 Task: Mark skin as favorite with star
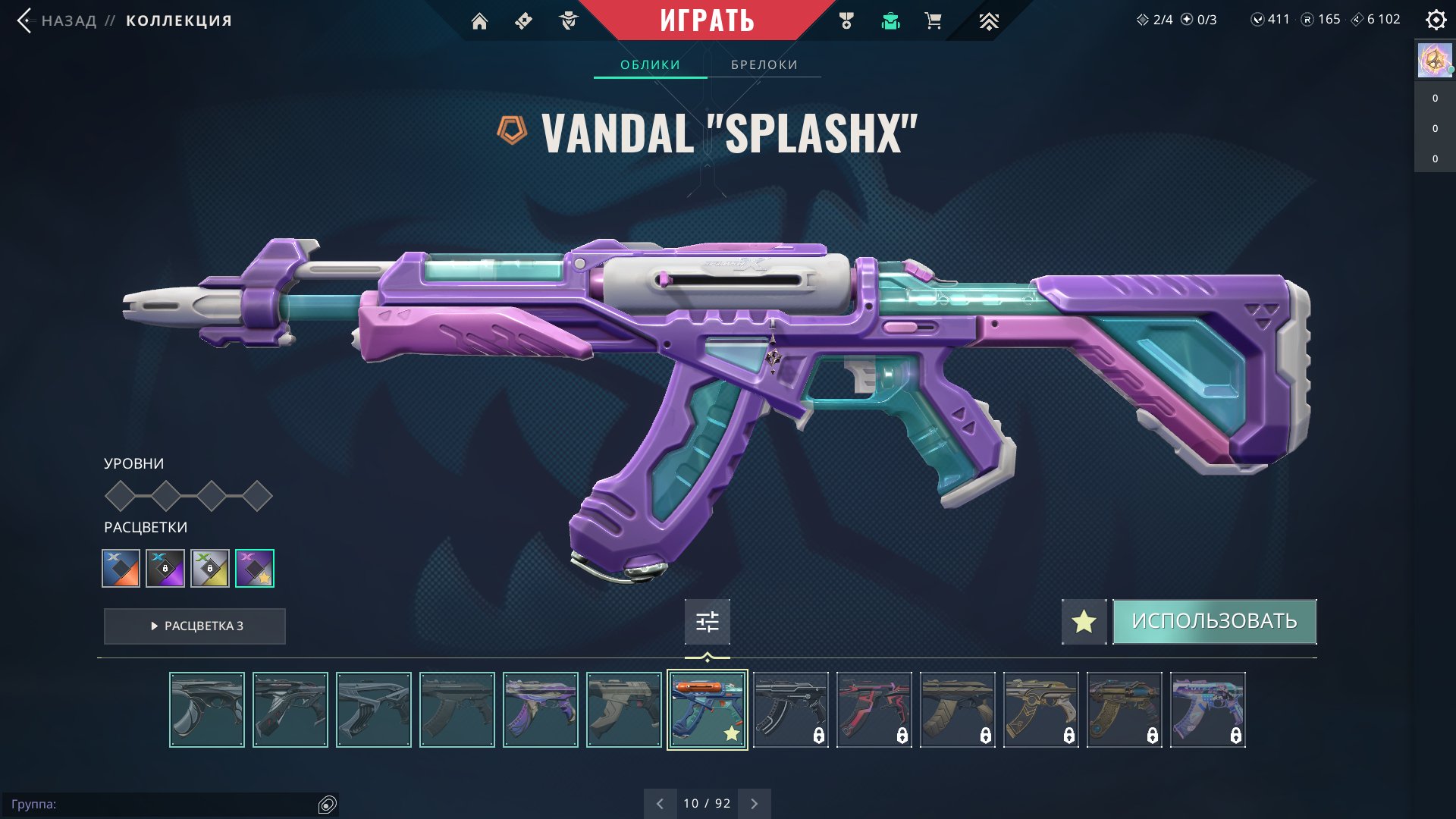(1084, 622)
